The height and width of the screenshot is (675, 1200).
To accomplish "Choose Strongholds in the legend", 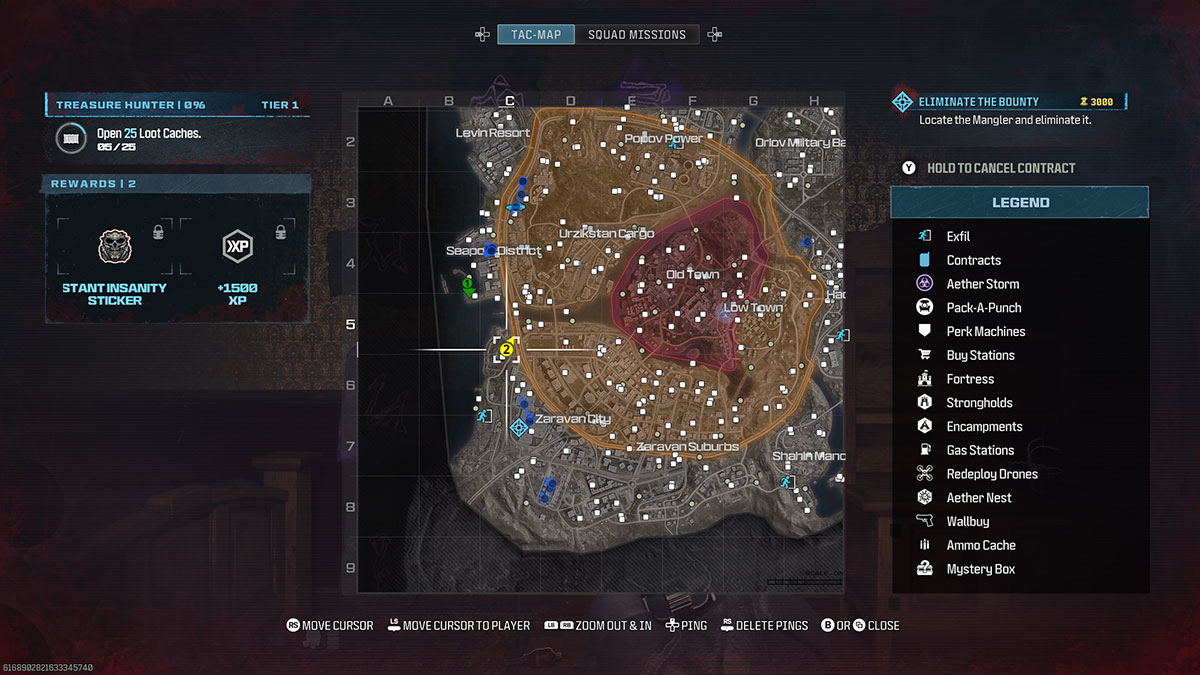I will pos(979,403).
